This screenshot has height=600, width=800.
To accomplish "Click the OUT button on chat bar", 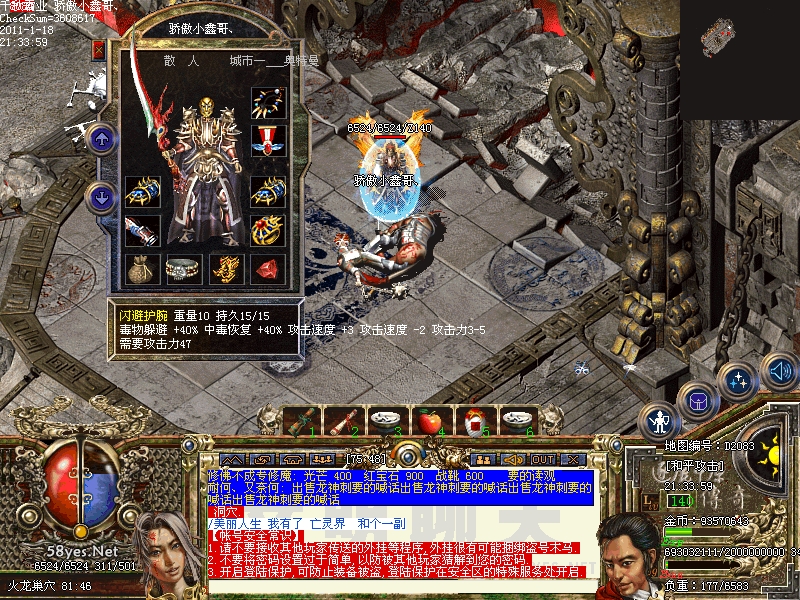I will tap(543, 459).
